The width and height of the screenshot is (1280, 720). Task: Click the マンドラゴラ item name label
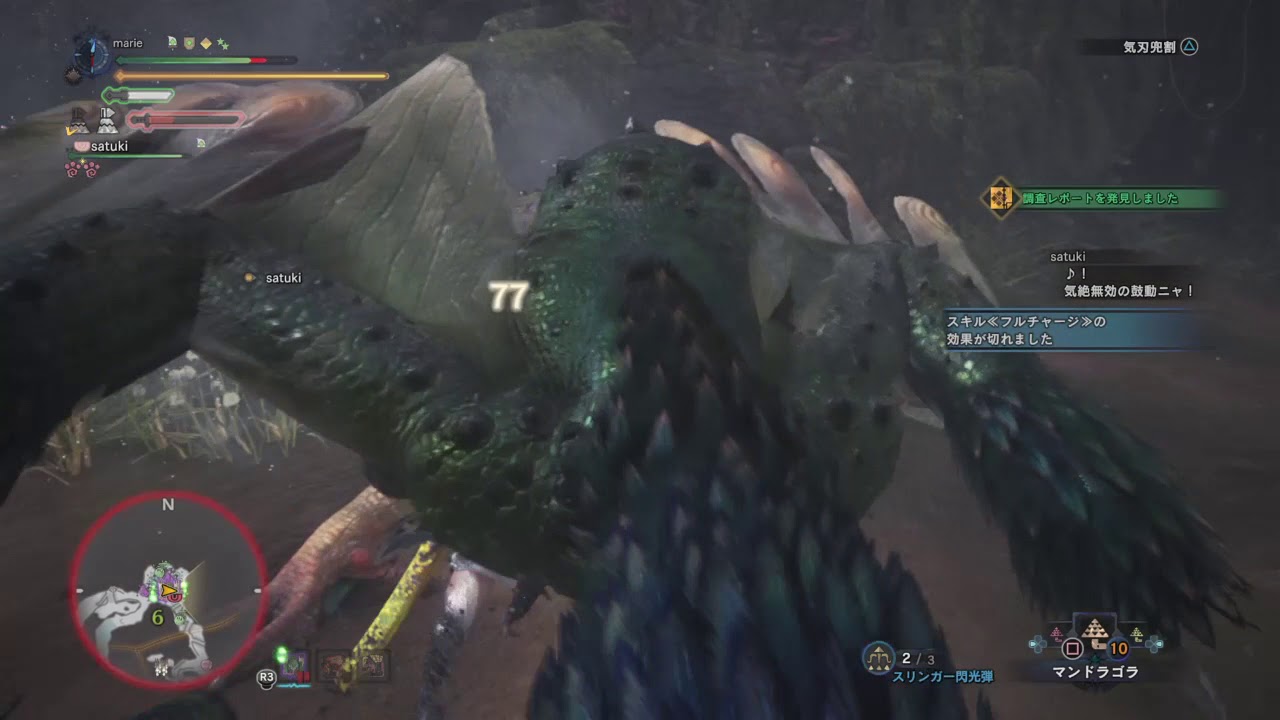pyautogui.click(x=1096, y=672)
